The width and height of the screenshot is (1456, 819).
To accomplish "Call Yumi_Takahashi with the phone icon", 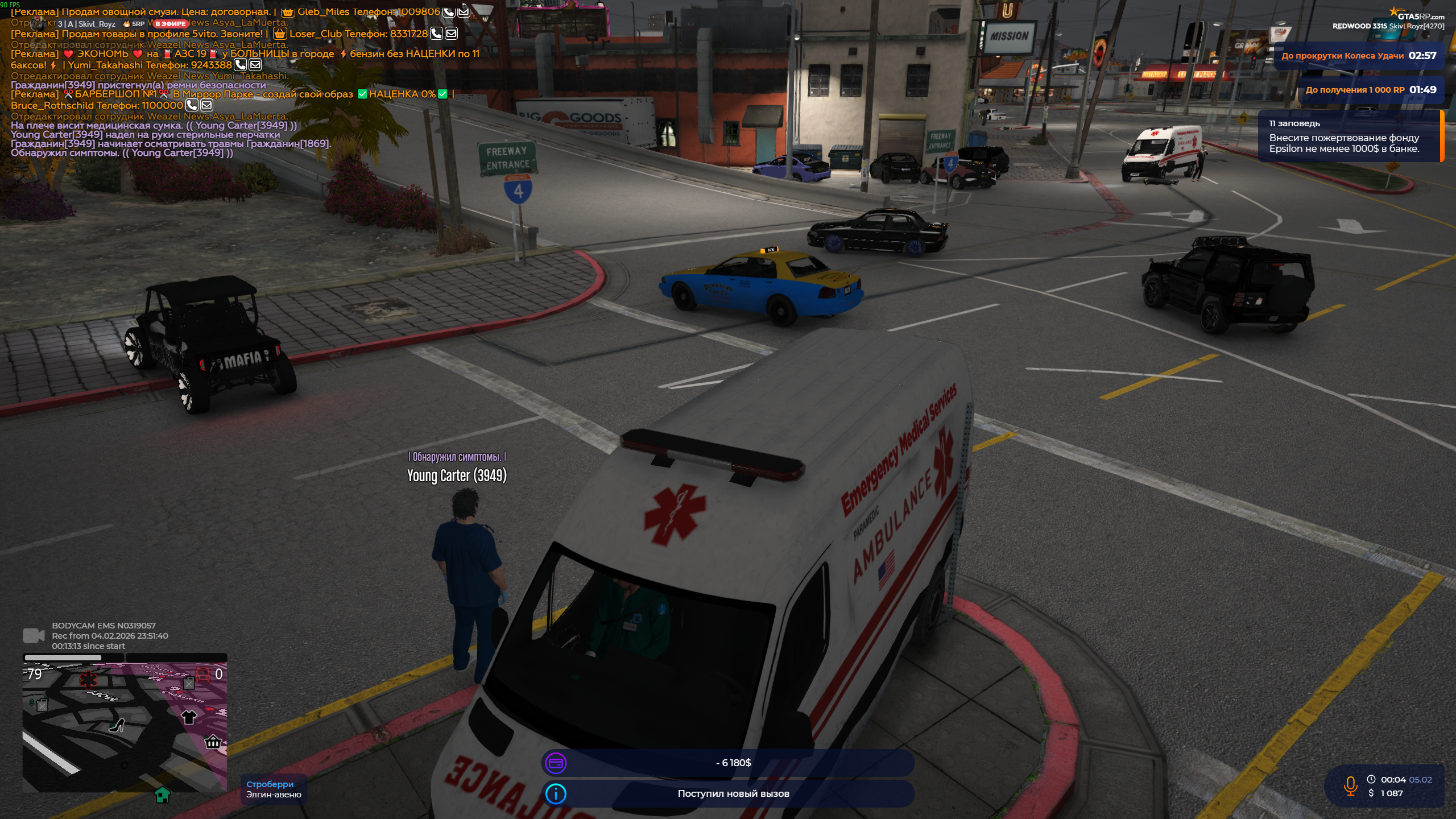I will point(241,65).
